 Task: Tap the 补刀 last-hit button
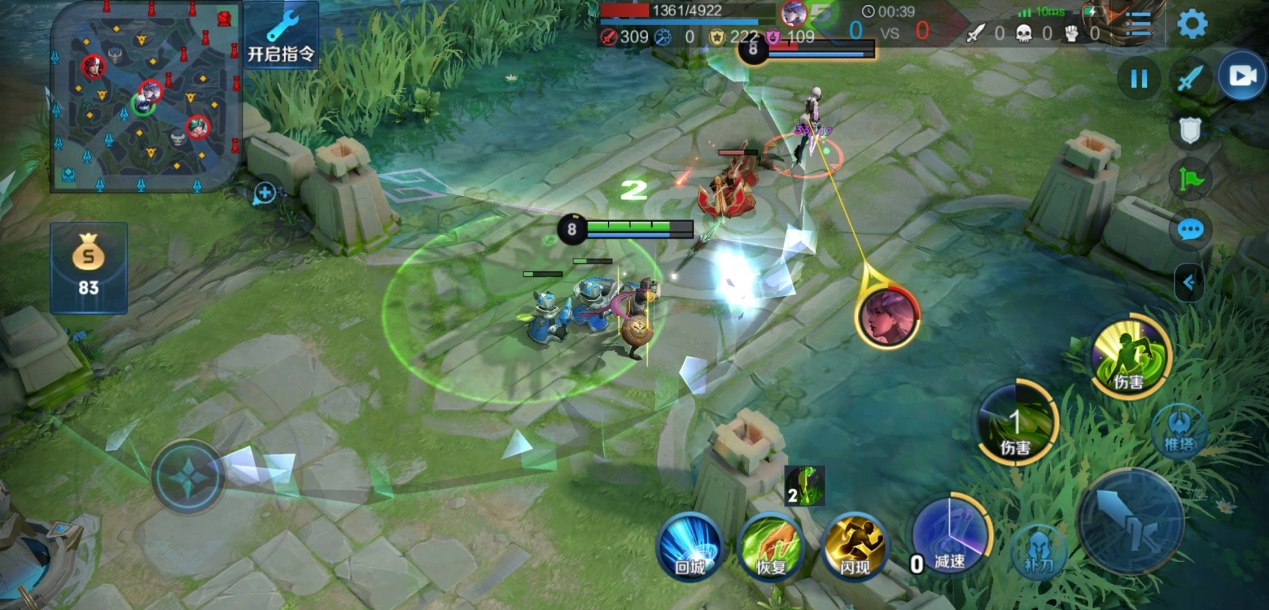point(1039,552)
